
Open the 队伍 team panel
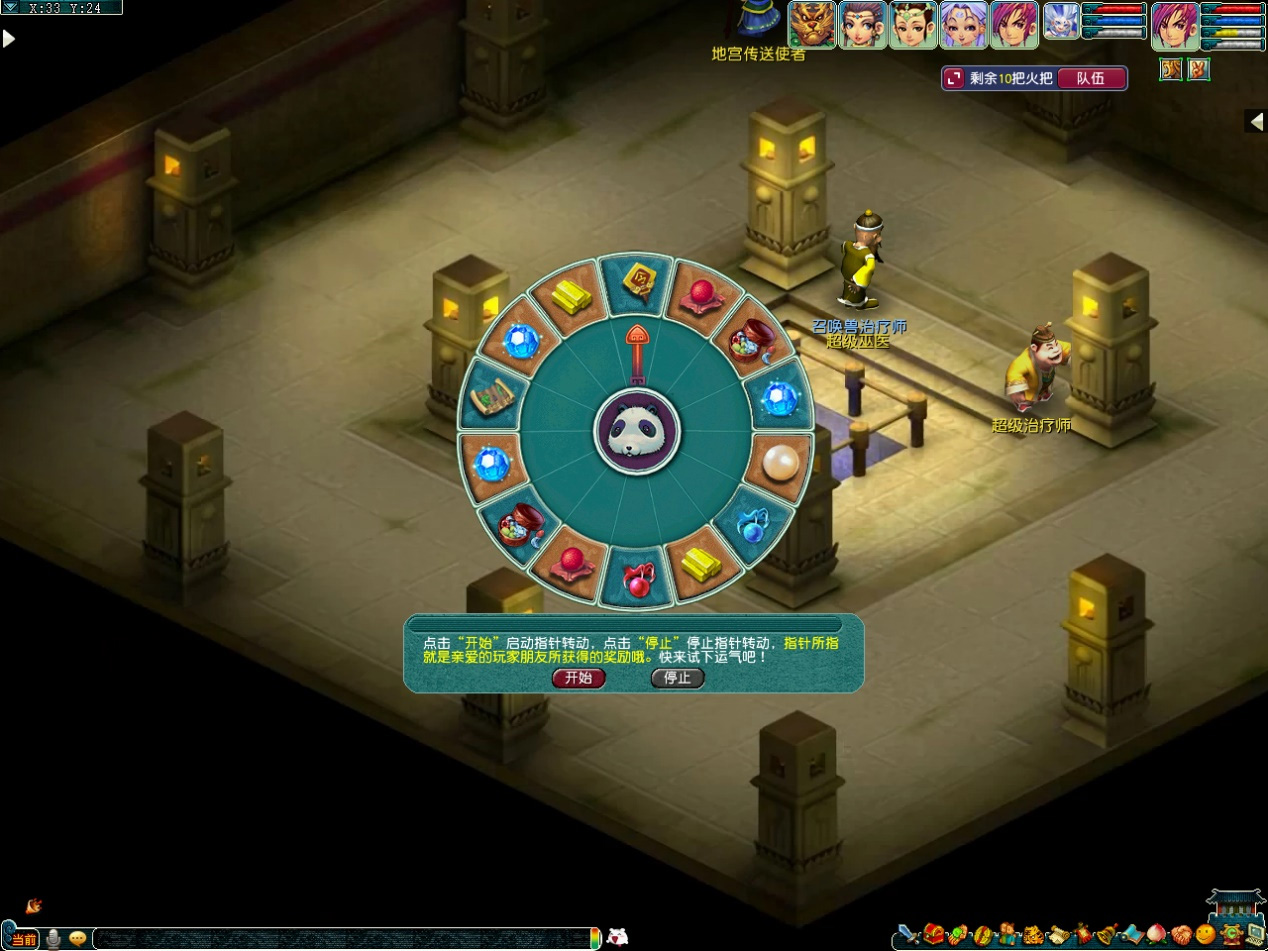pyautogui.click(x=1090, y=78)
